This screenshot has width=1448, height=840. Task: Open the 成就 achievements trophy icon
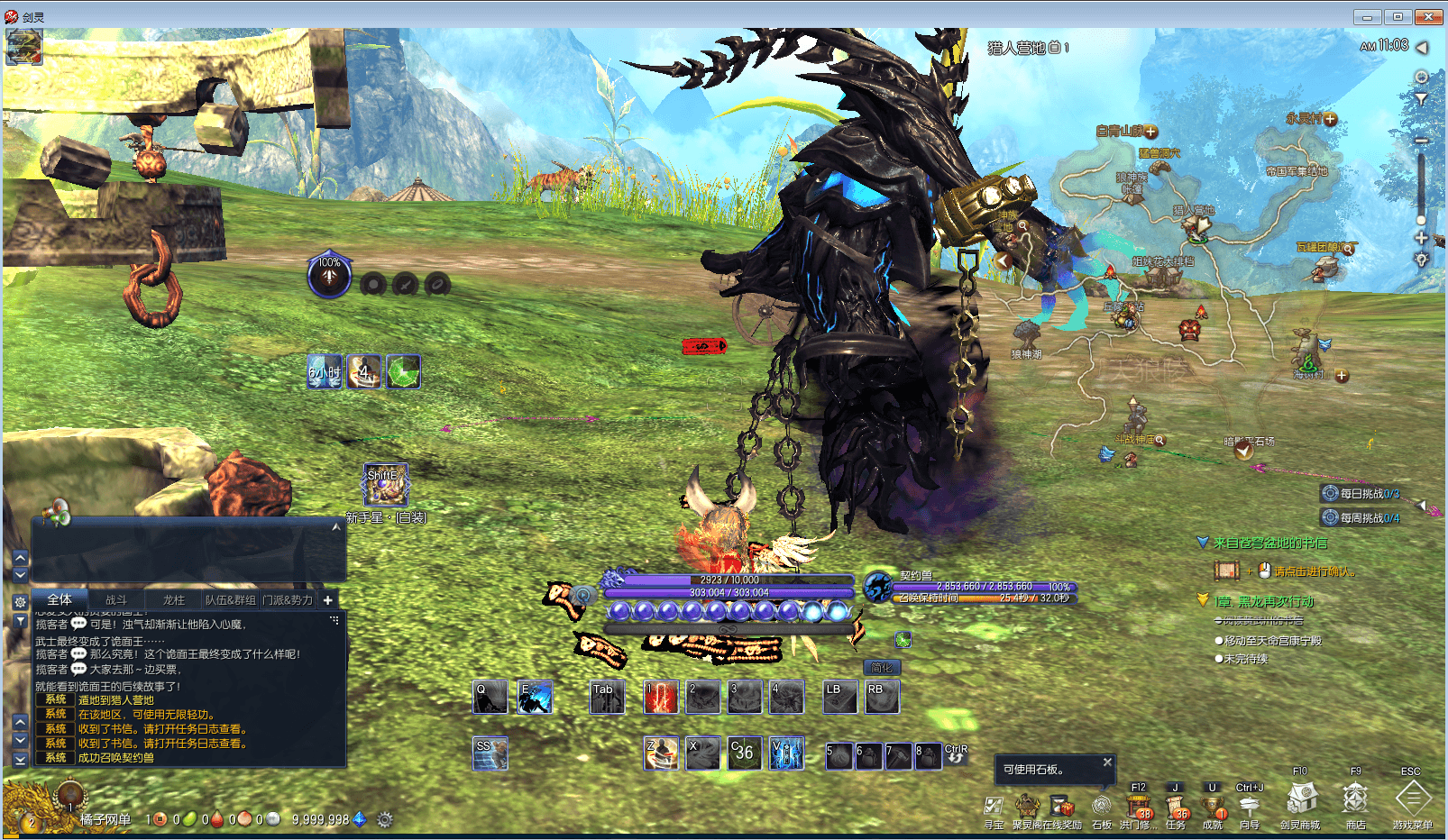coord(1213,806)
